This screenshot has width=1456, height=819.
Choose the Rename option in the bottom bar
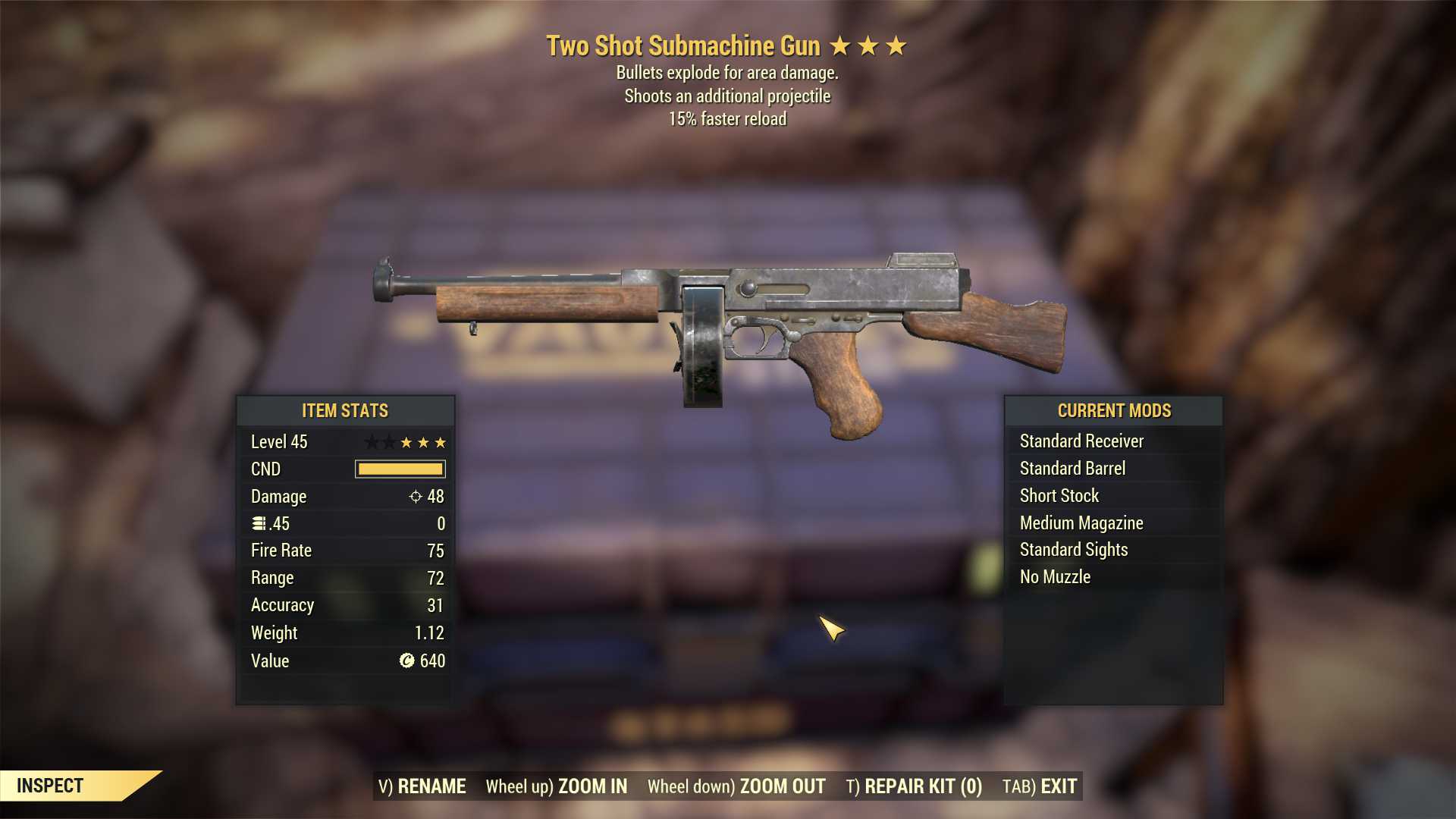[x=422, y=786]
